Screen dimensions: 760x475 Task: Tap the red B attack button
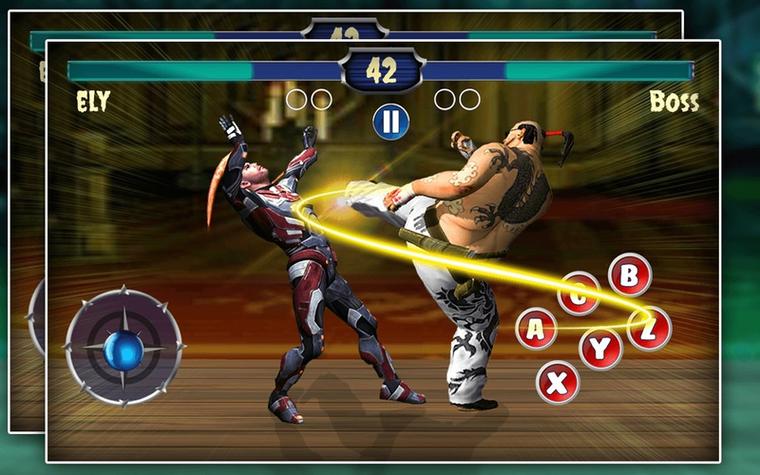[629, 275]
